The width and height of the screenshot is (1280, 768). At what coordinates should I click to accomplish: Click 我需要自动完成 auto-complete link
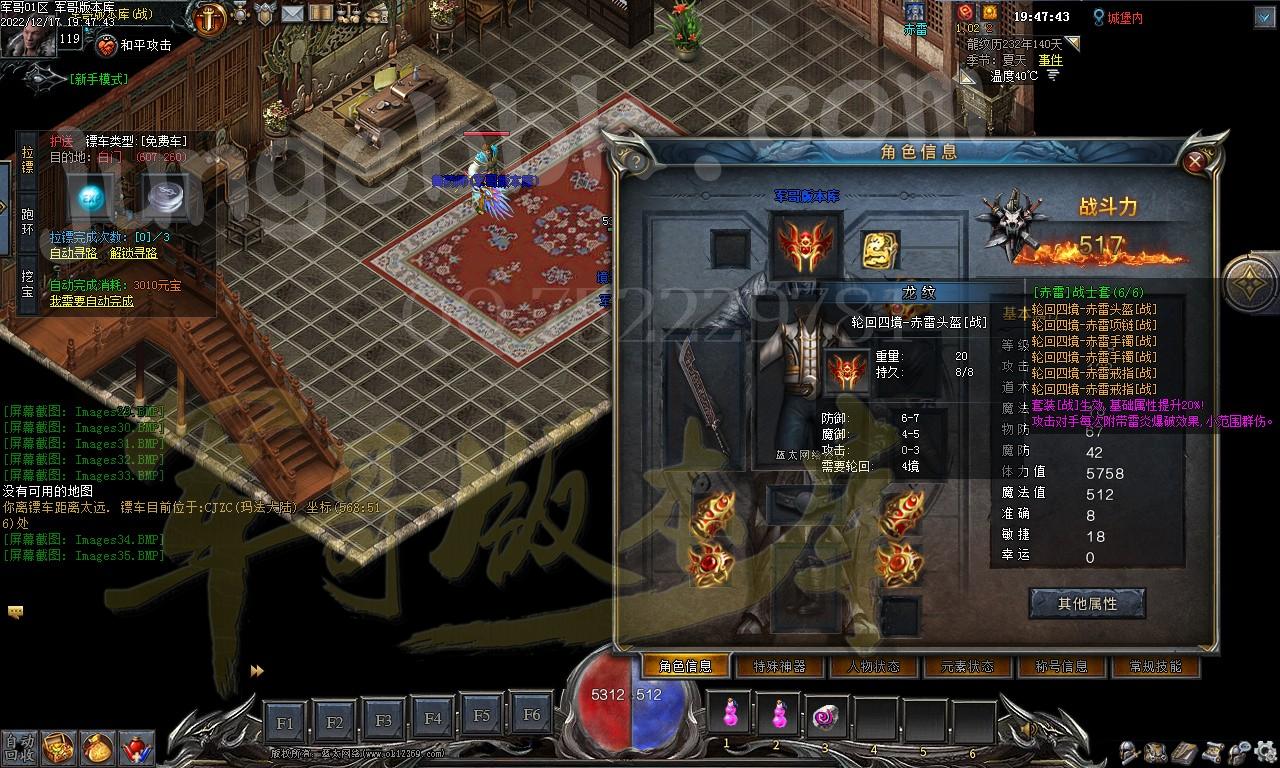pos(91,300)
